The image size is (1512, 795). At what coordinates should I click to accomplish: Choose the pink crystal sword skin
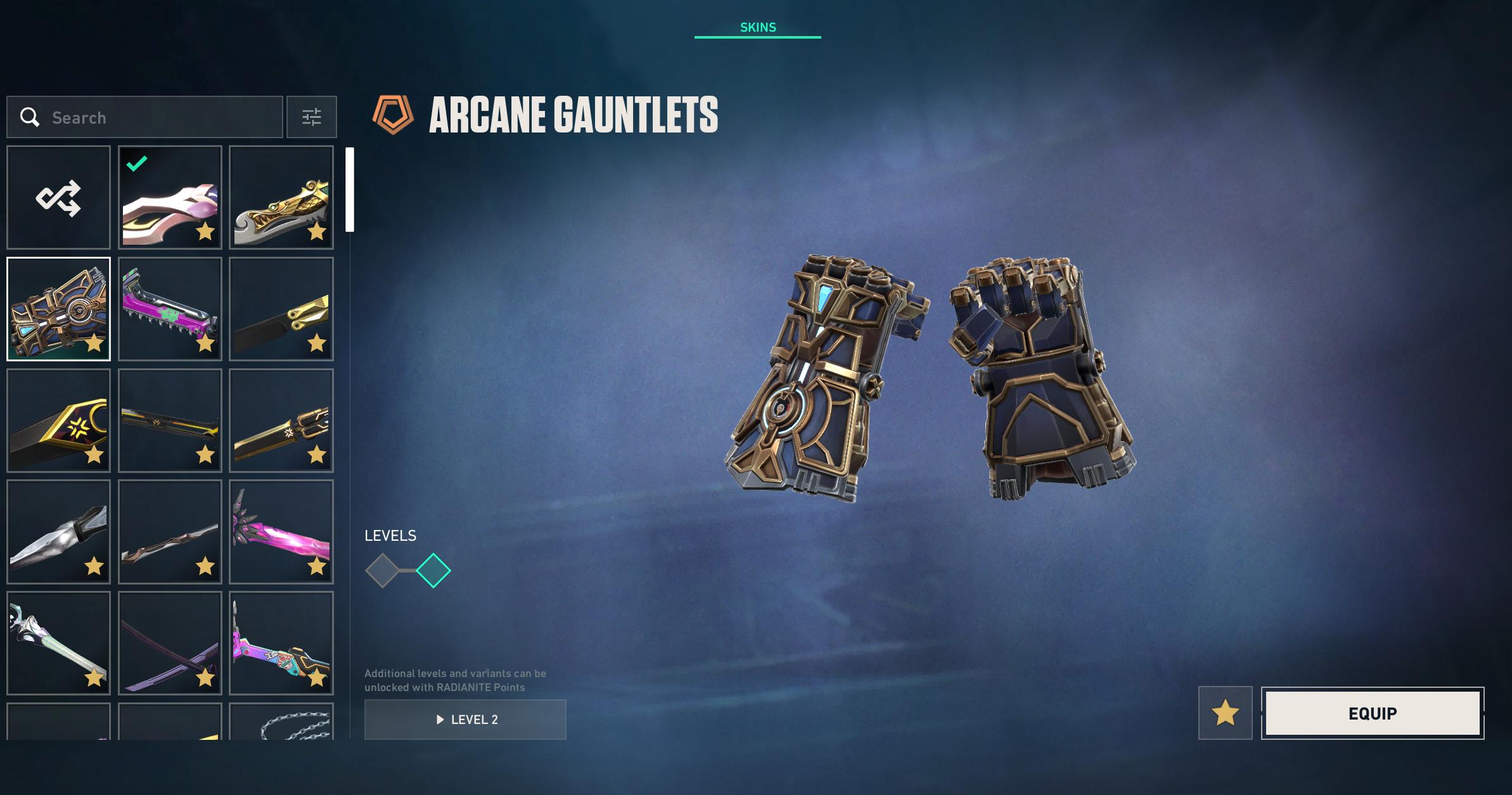pyautogui.click(x=281, y=531)
